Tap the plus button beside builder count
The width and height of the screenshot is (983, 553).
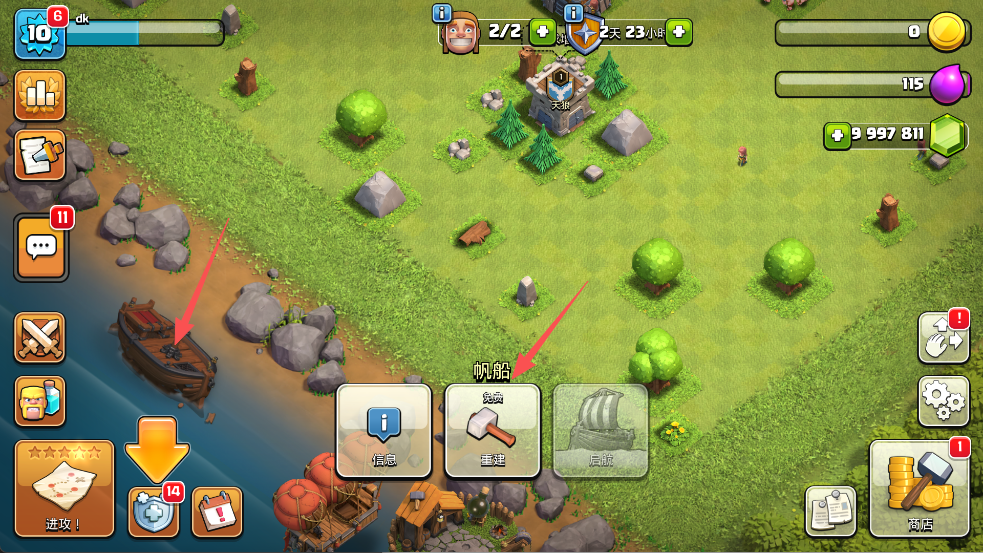click(x=542, y=31)
